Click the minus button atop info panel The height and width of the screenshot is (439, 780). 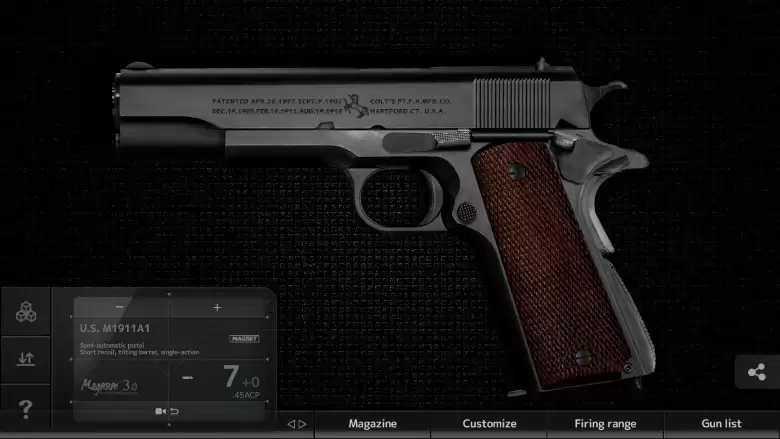120,307
